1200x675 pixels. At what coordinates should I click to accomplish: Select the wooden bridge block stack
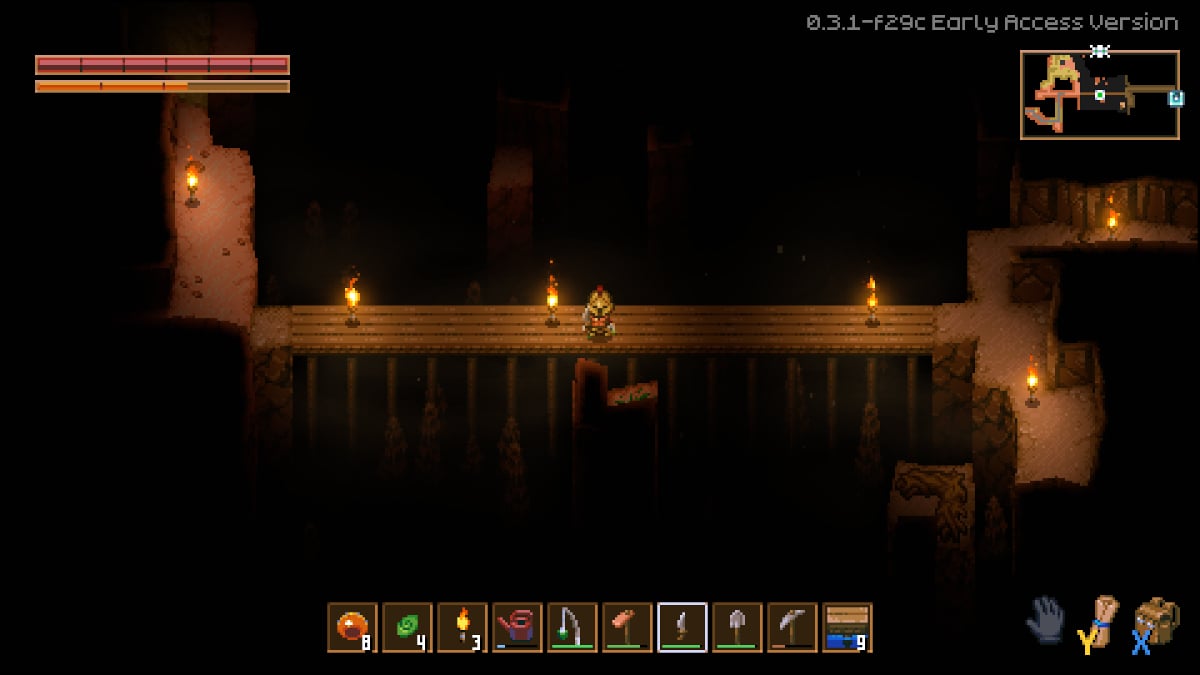[847, 627]
